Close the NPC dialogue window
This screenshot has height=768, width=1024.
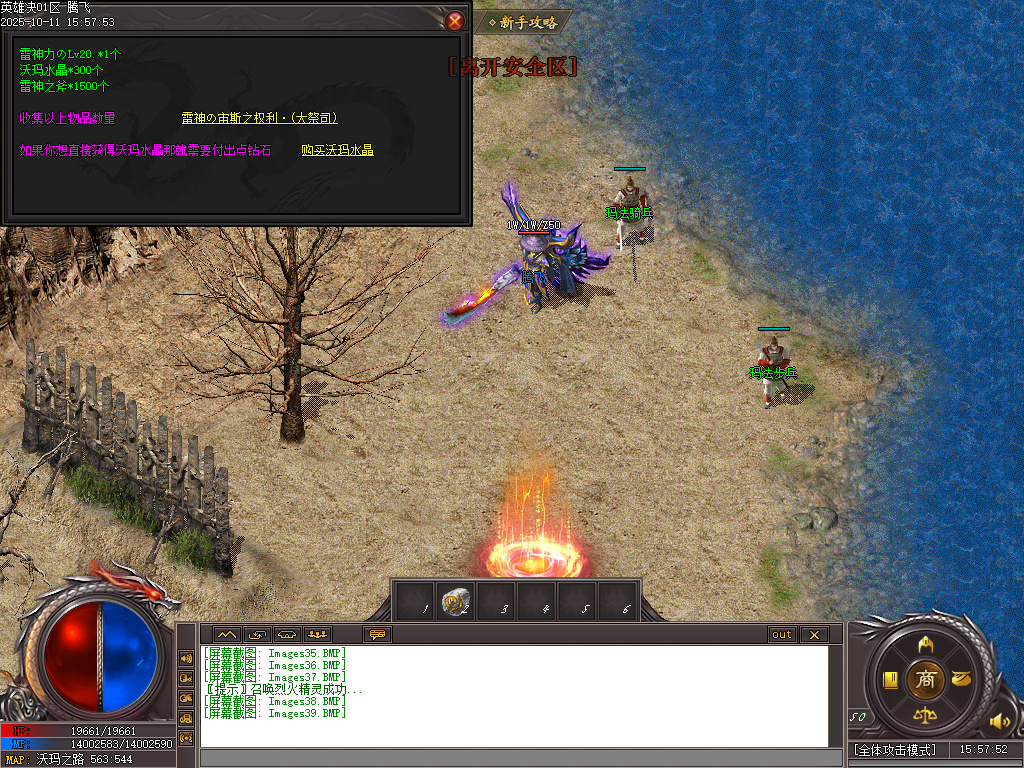[x=455, y=20]
